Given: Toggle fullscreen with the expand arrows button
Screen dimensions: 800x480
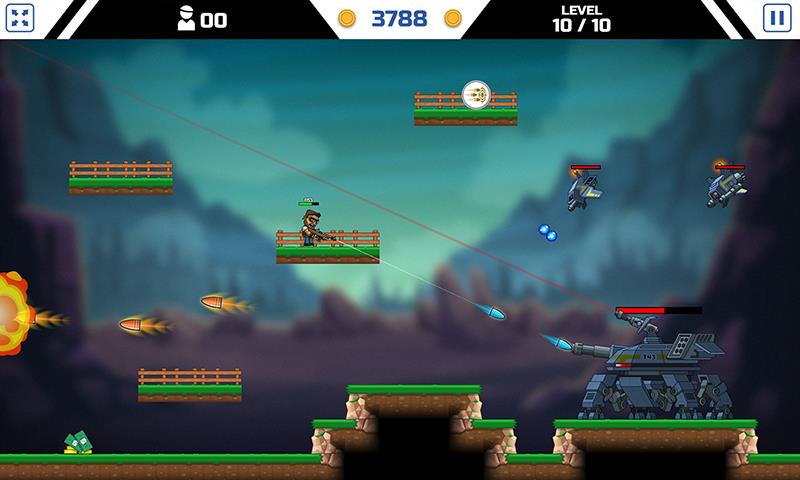Looking at the screenshot, I should click(23, 18).
